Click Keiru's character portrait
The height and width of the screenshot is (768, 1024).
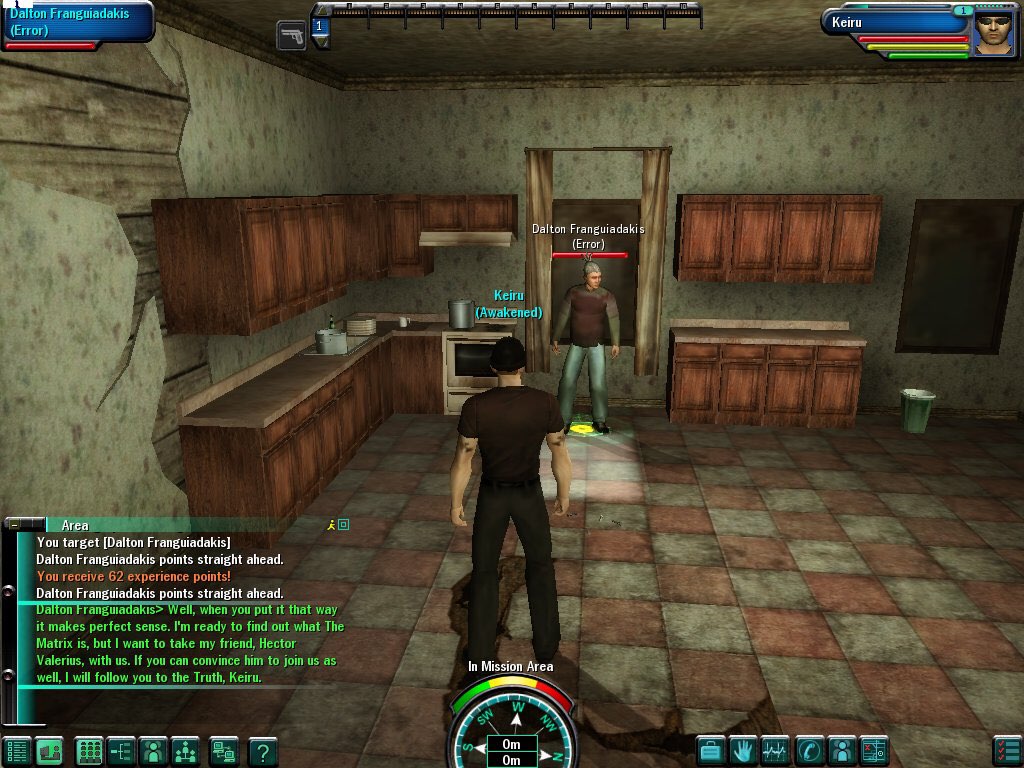click(993, 33)
